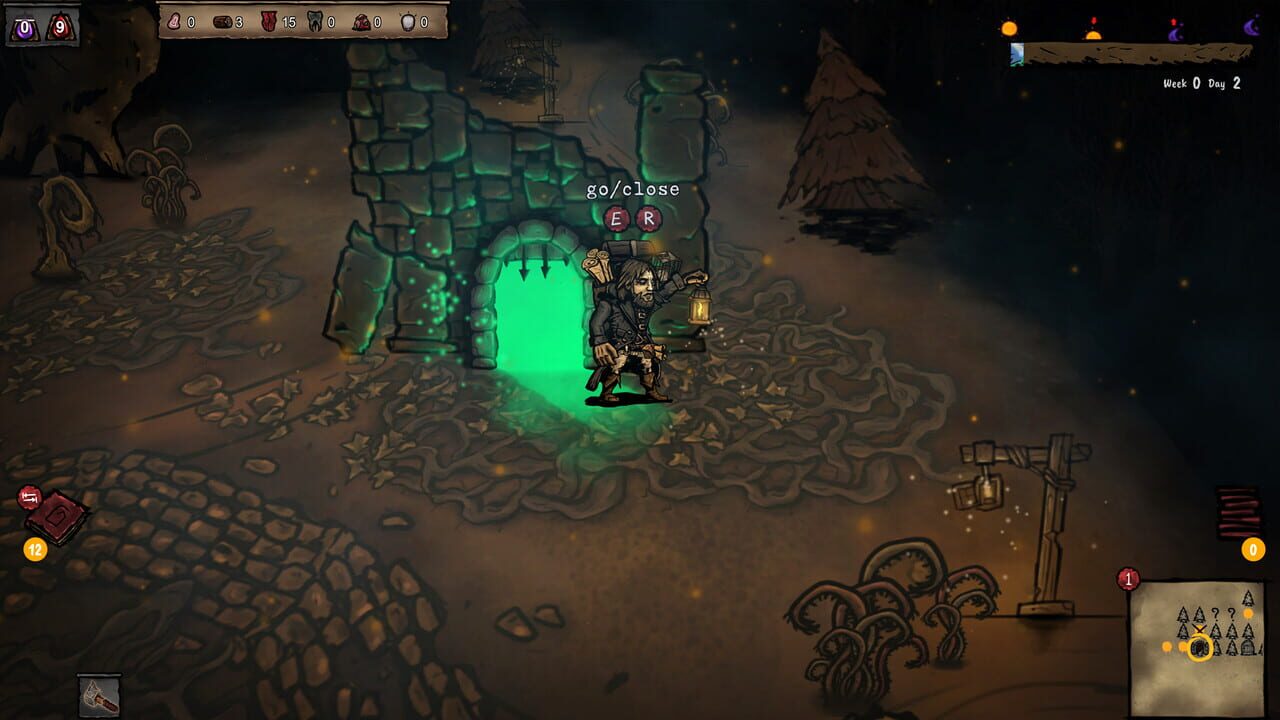Click the sun icon on the day timeline
This screenshot has width=1280, height=720.
pos(1010,29)
